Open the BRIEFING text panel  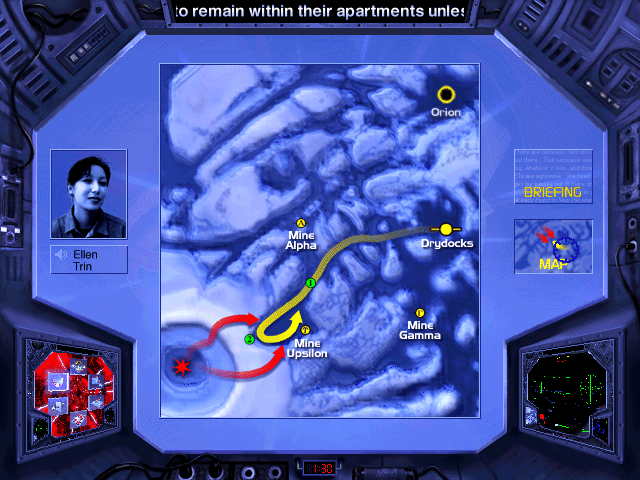click(x=553, y=177)
